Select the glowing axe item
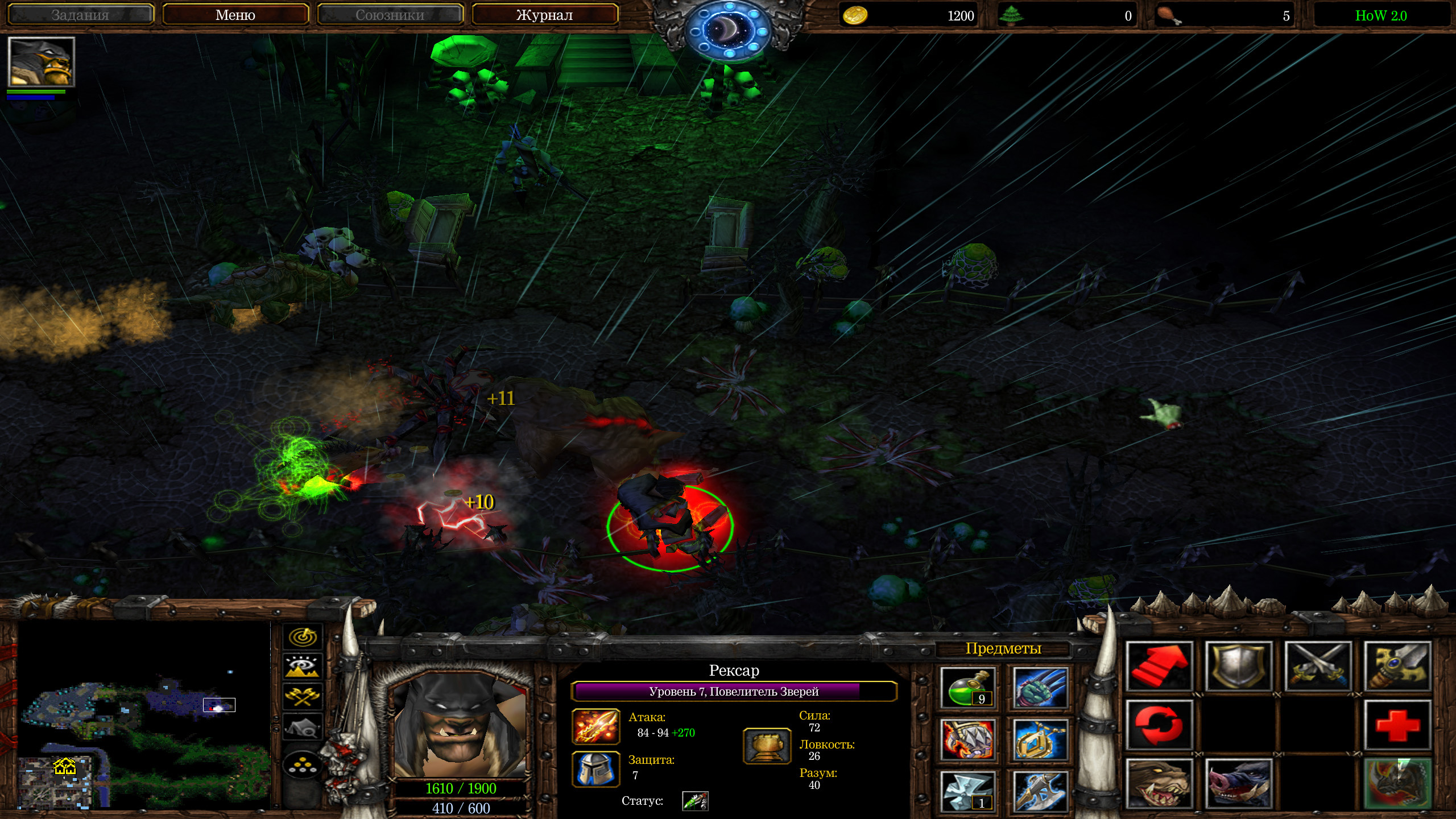This screenshot has height=819, width=1456. click(x=1040, y=791)
